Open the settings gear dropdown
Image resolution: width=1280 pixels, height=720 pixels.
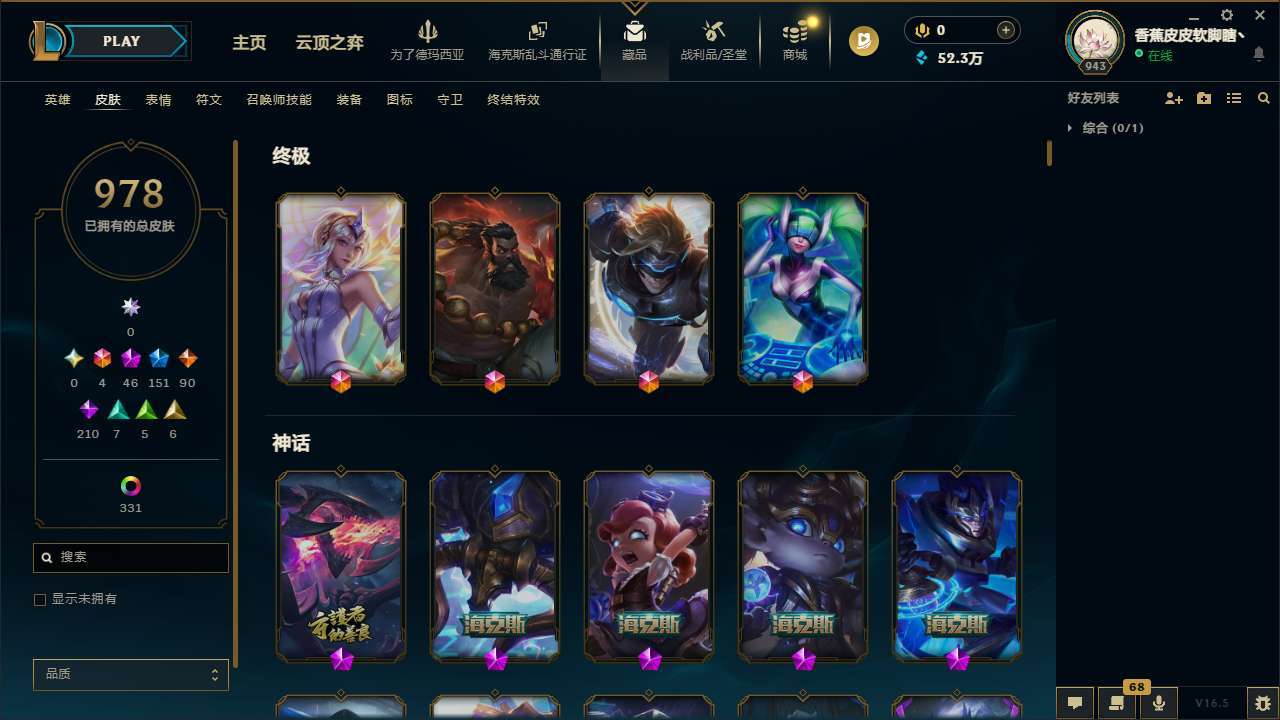tap(1226, 15)
